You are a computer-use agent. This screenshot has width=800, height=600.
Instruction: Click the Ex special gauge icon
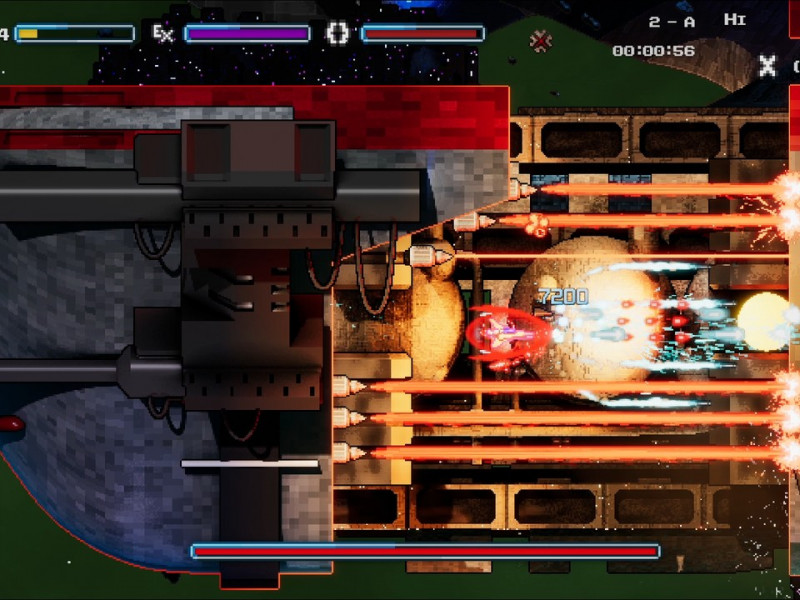tap(163, 34)
